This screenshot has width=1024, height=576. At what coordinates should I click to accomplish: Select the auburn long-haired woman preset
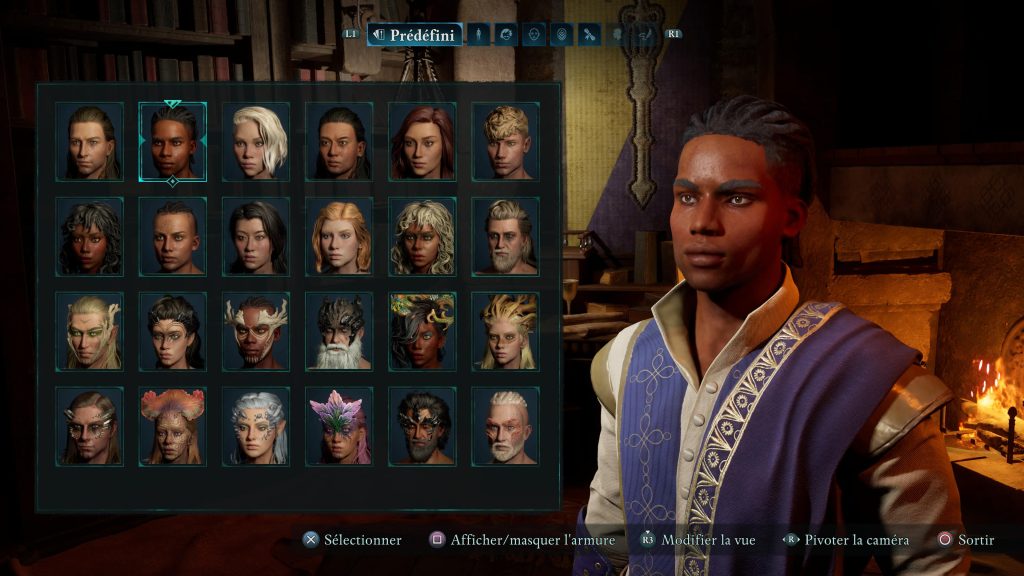coord(422,142)
